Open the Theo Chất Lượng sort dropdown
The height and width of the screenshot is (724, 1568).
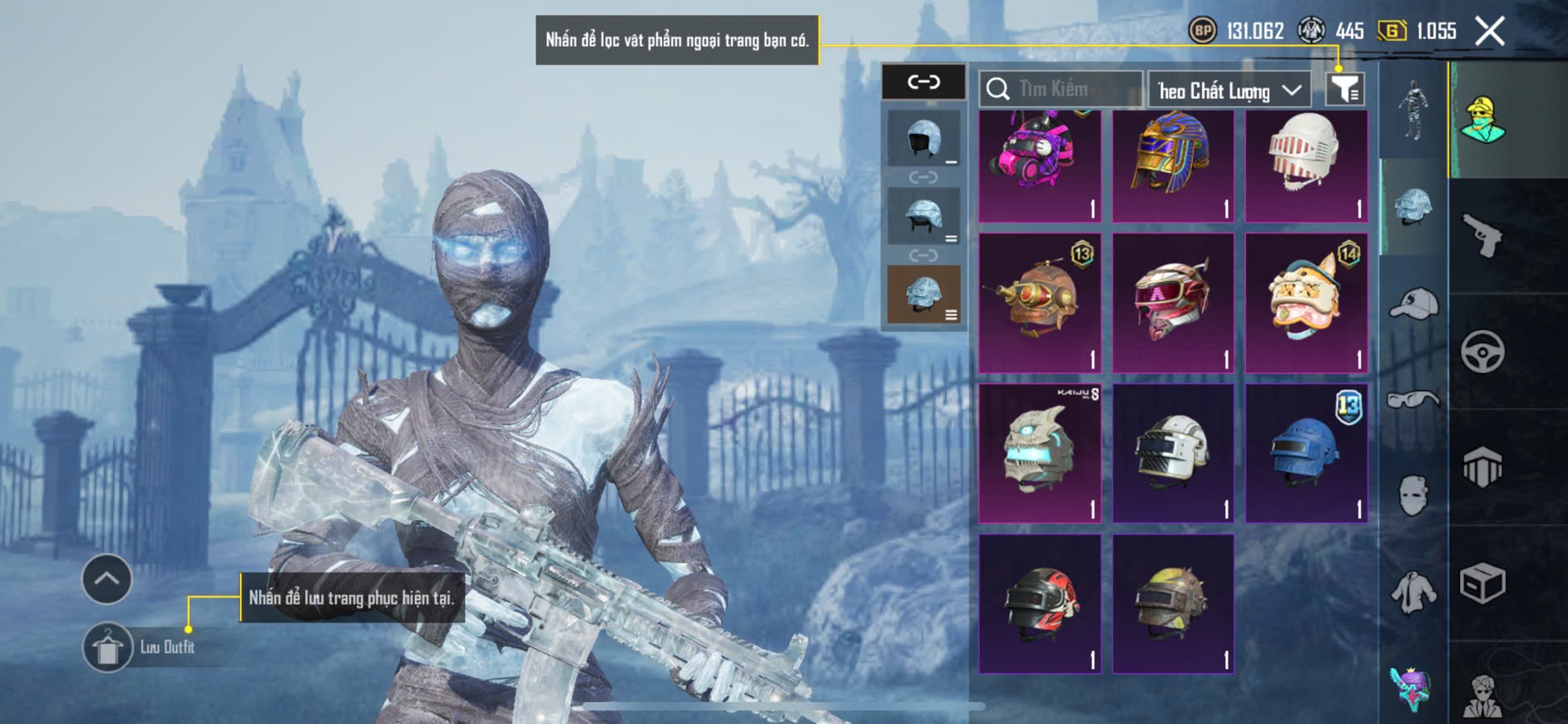pyautogui.click(x=1229, y=90)
